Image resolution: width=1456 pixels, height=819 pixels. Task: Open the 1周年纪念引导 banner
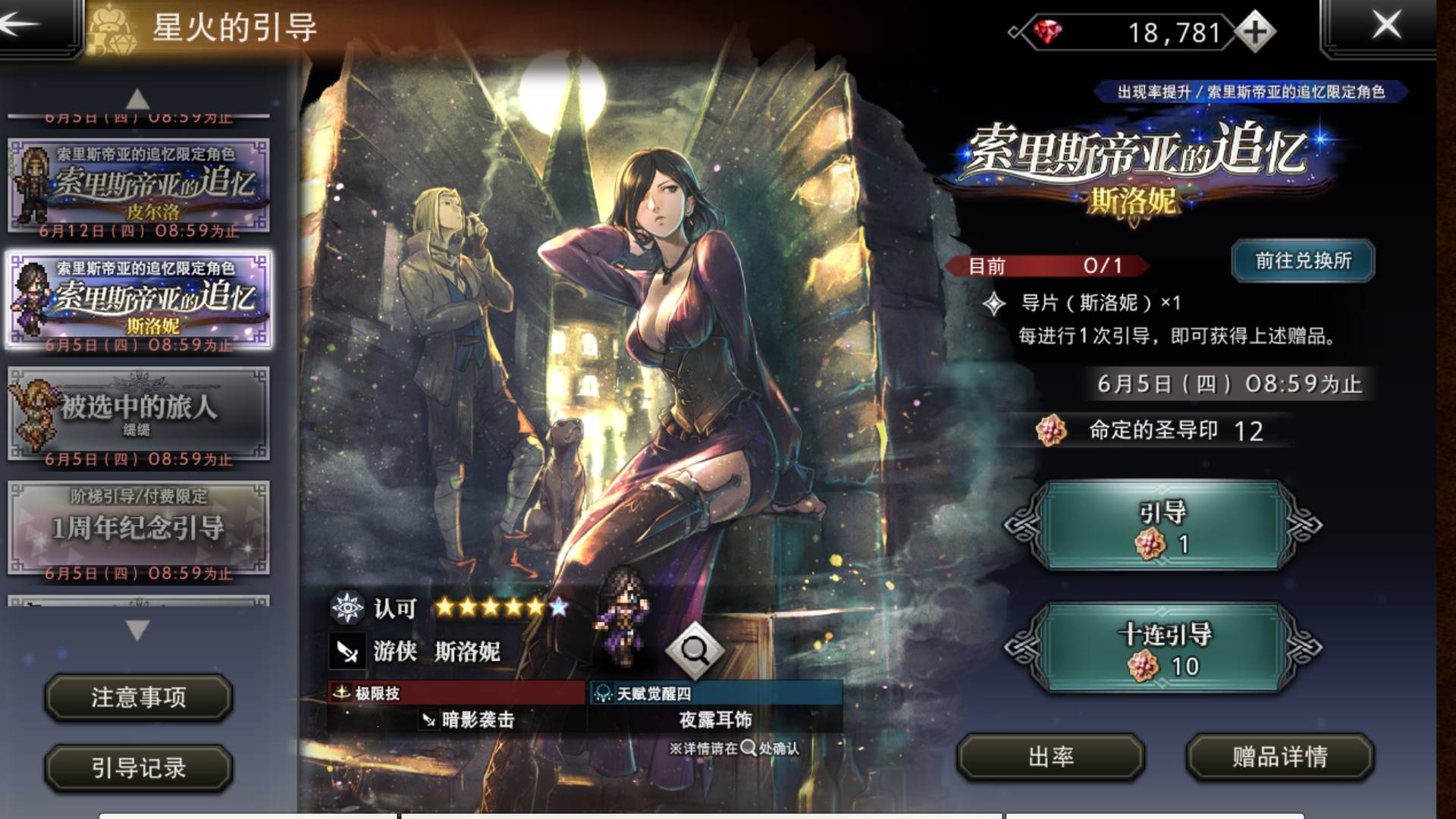coord(139,528)
